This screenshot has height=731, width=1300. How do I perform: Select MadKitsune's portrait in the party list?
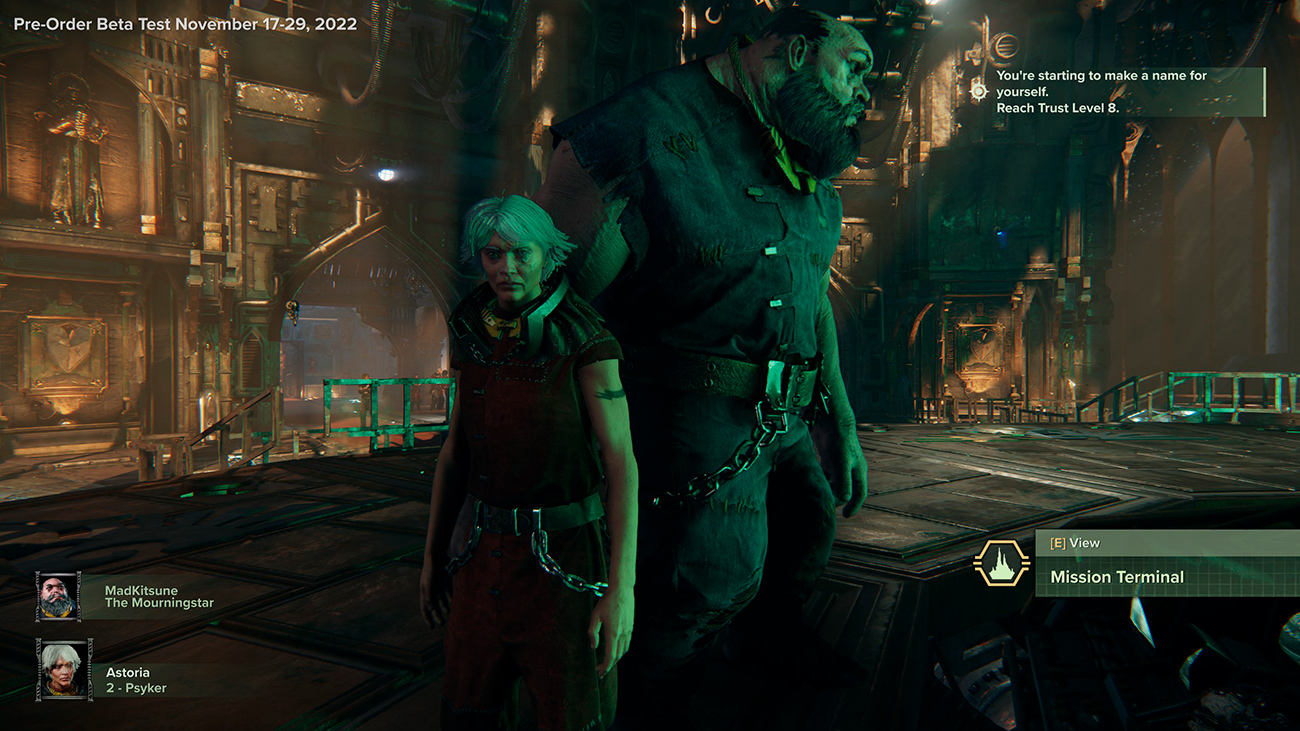click(58, 597)
